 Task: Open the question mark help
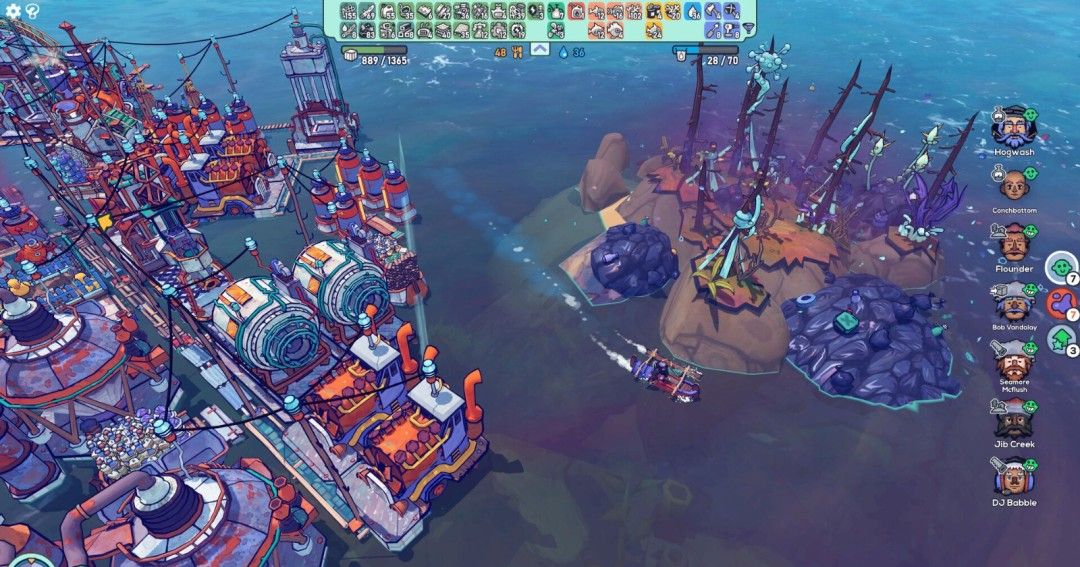[32, 11]
